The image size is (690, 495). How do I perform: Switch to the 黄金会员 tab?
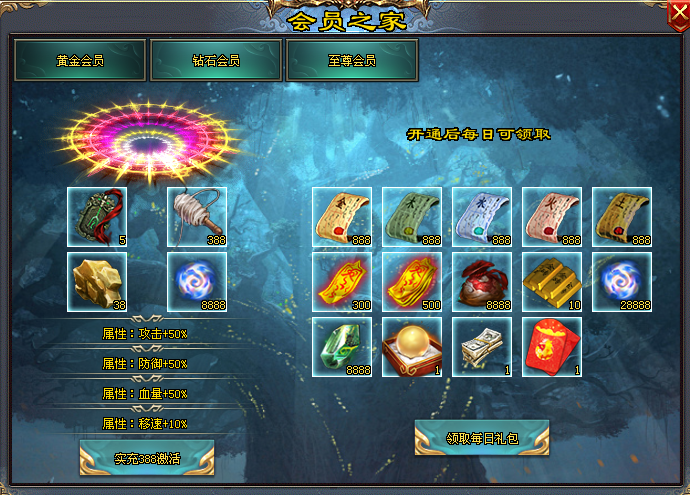80,60
